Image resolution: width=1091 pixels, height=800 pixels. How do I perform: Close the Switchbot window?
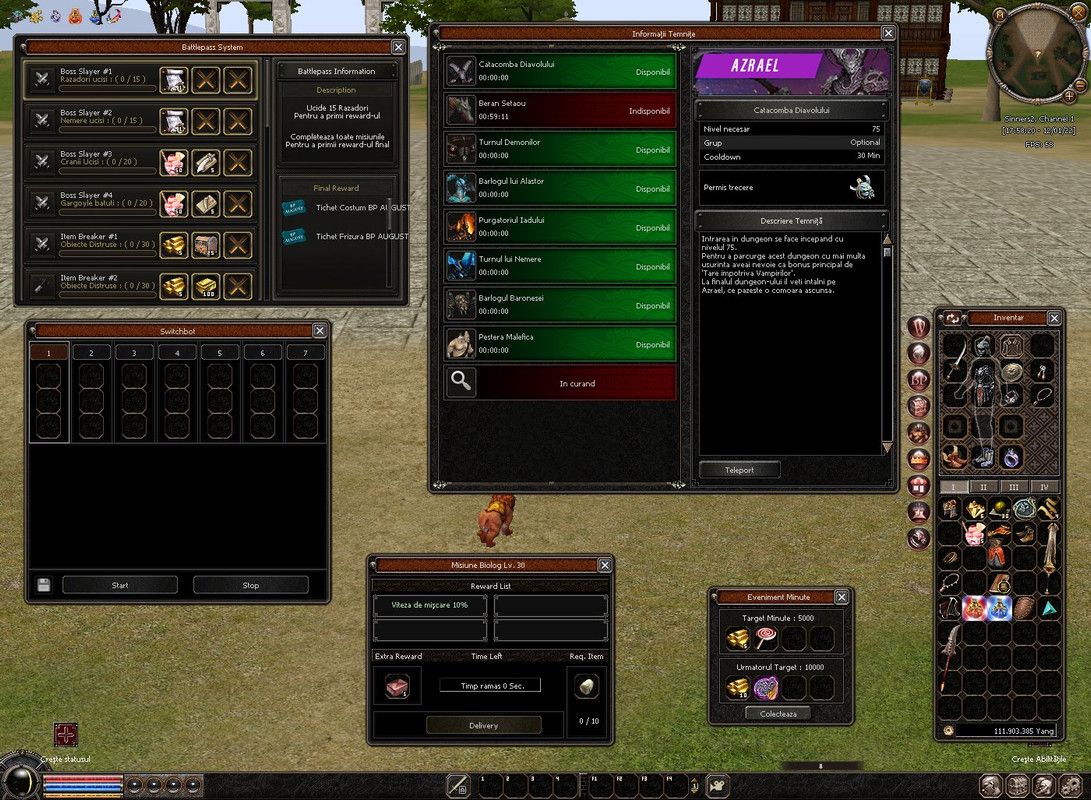tap(320, 331)
